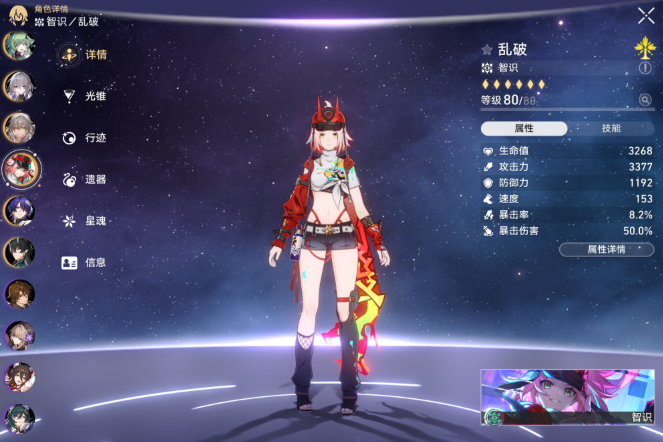Click the star icon beside the name 乱破
This screenshot has height=442, width=663.
[x=487, y=49]
